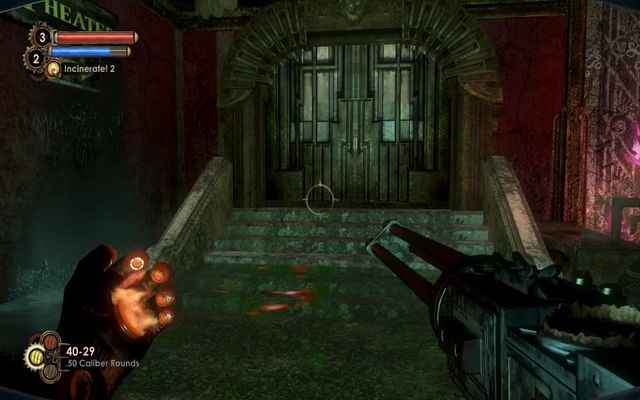
Task: Use the first aid kit counter showing 3
Action: coord(41,37)
